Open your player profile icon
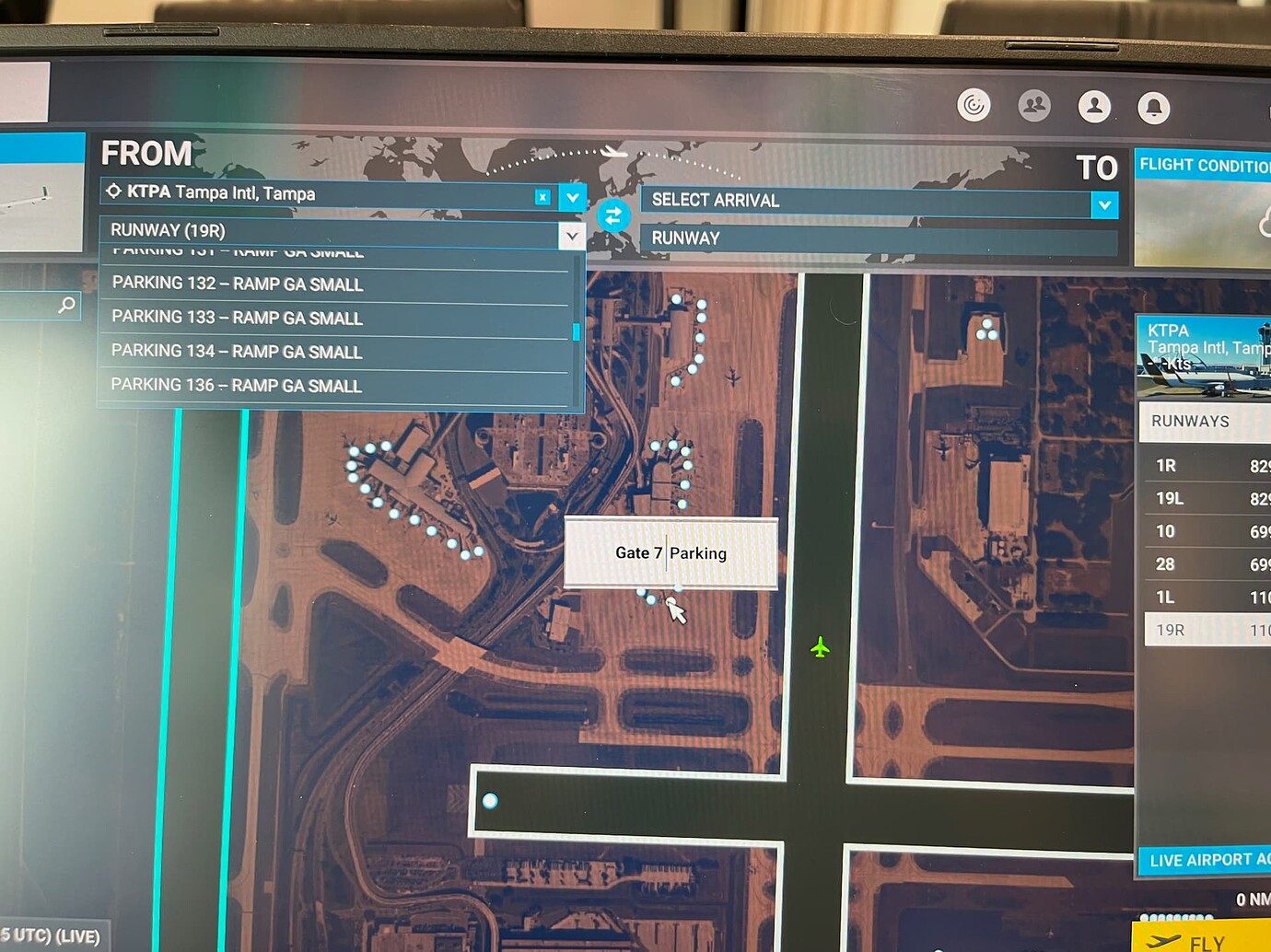The width and height of the screenshot is (1271, 952). [x=1094, y=106]
